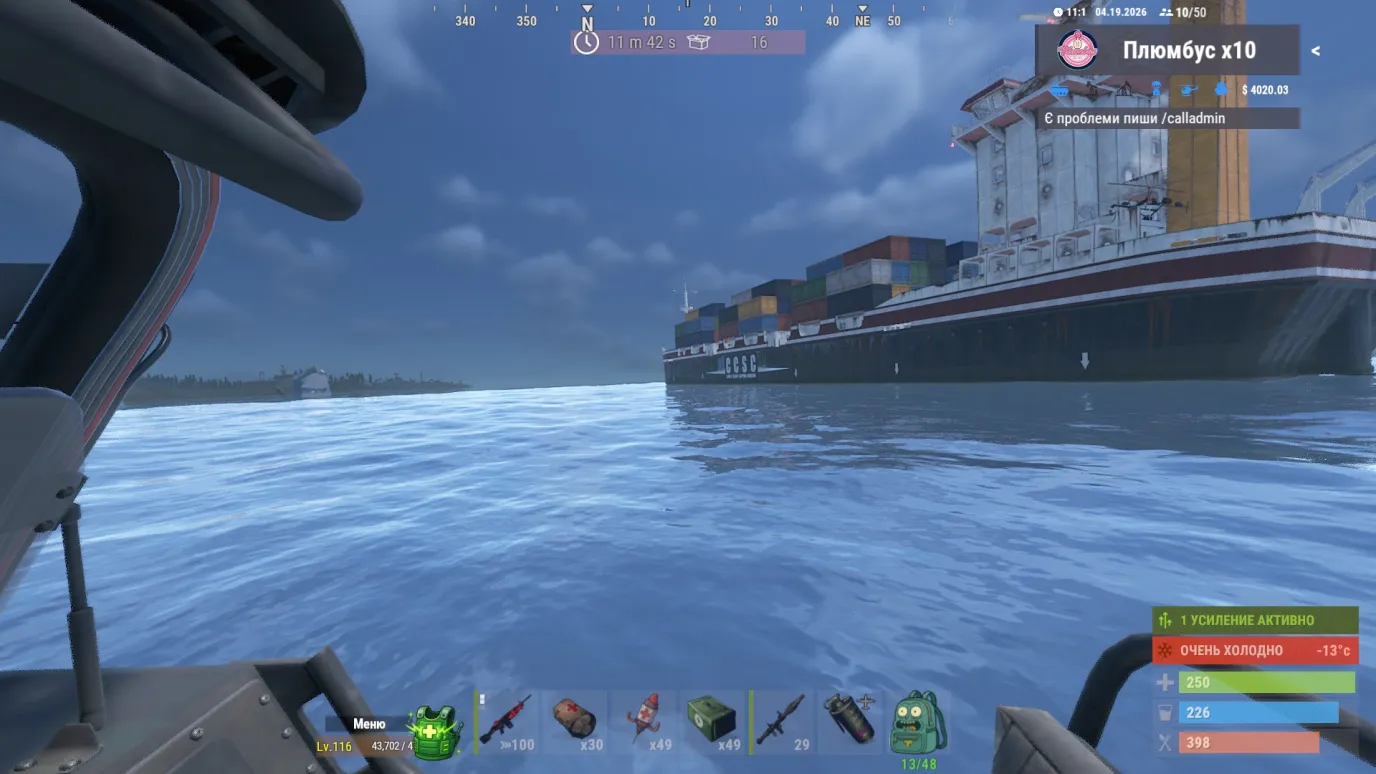Image resolution: width=1376 pixels, height=774 pixels.
Task: Equip the rocket launcher slot
Action: click(x=781, y=722)
